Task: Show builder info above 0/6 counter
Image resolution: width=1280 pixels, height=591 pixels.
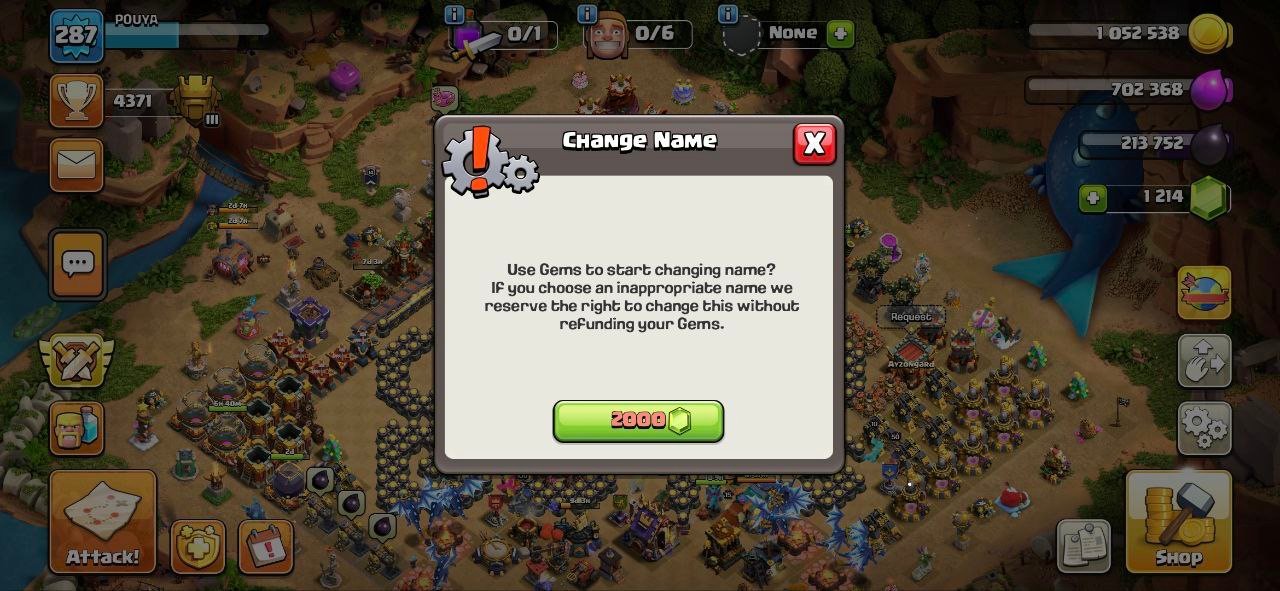Action: 587,14
